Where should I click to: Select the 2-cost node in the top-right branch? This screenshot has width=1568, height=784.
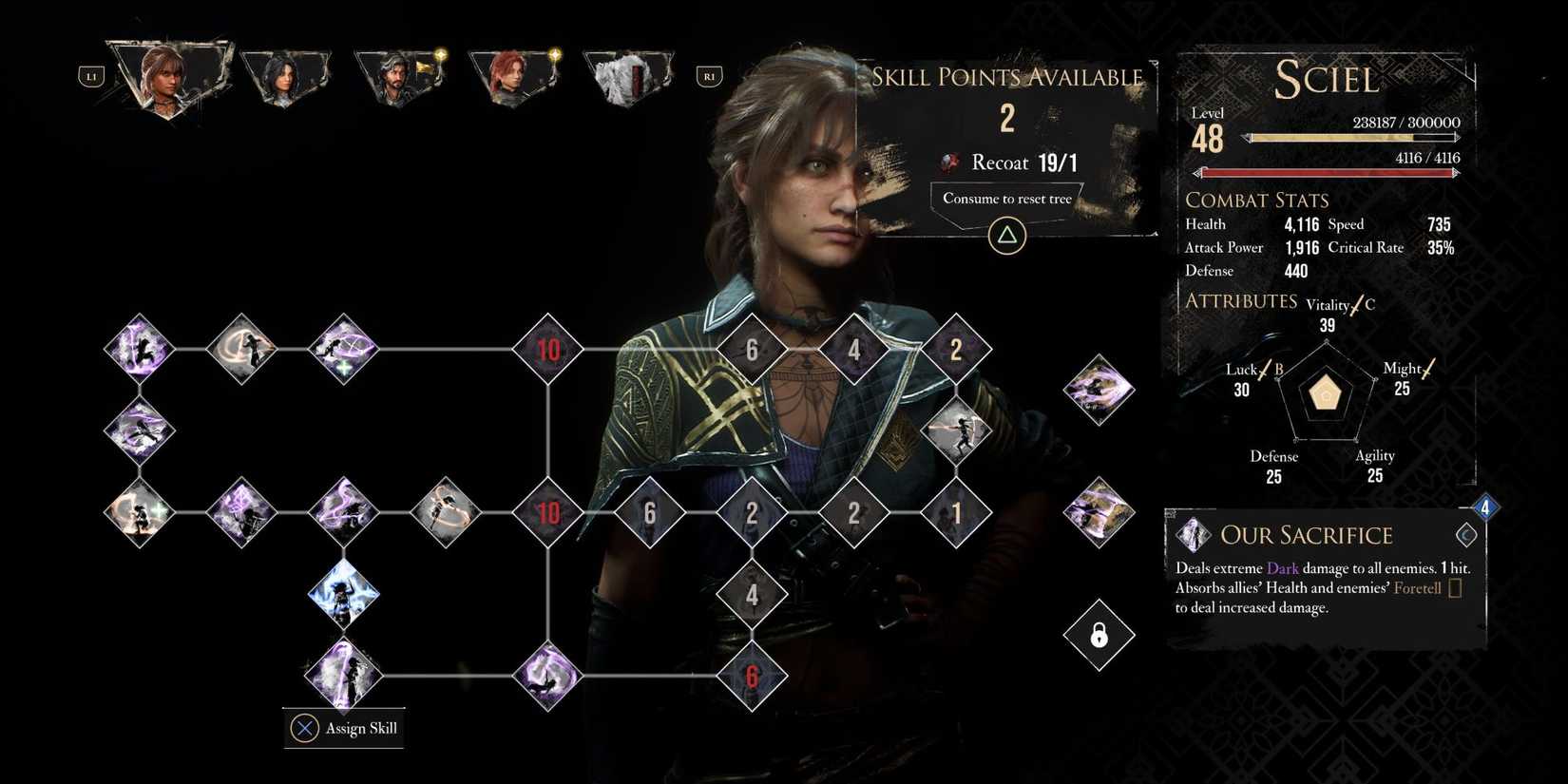click(x=956, y=350)
